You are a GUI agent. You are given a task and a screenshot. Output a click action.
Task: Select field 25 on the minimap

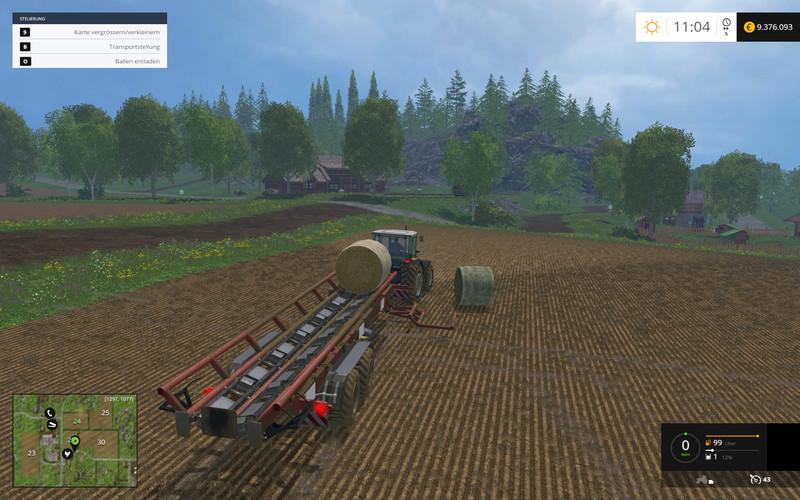(x=106, y=412)
